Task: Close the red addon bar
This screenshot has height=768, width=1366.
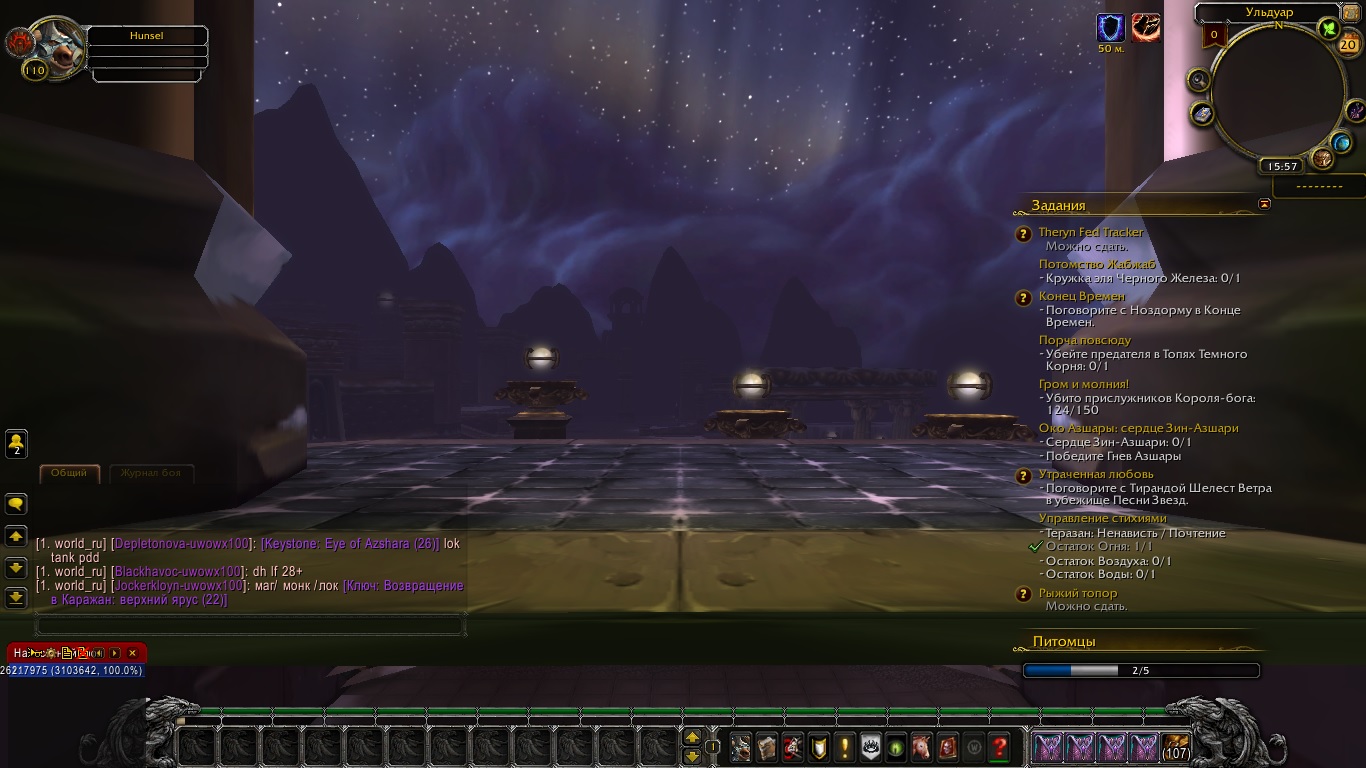Action: click(132, 653)
